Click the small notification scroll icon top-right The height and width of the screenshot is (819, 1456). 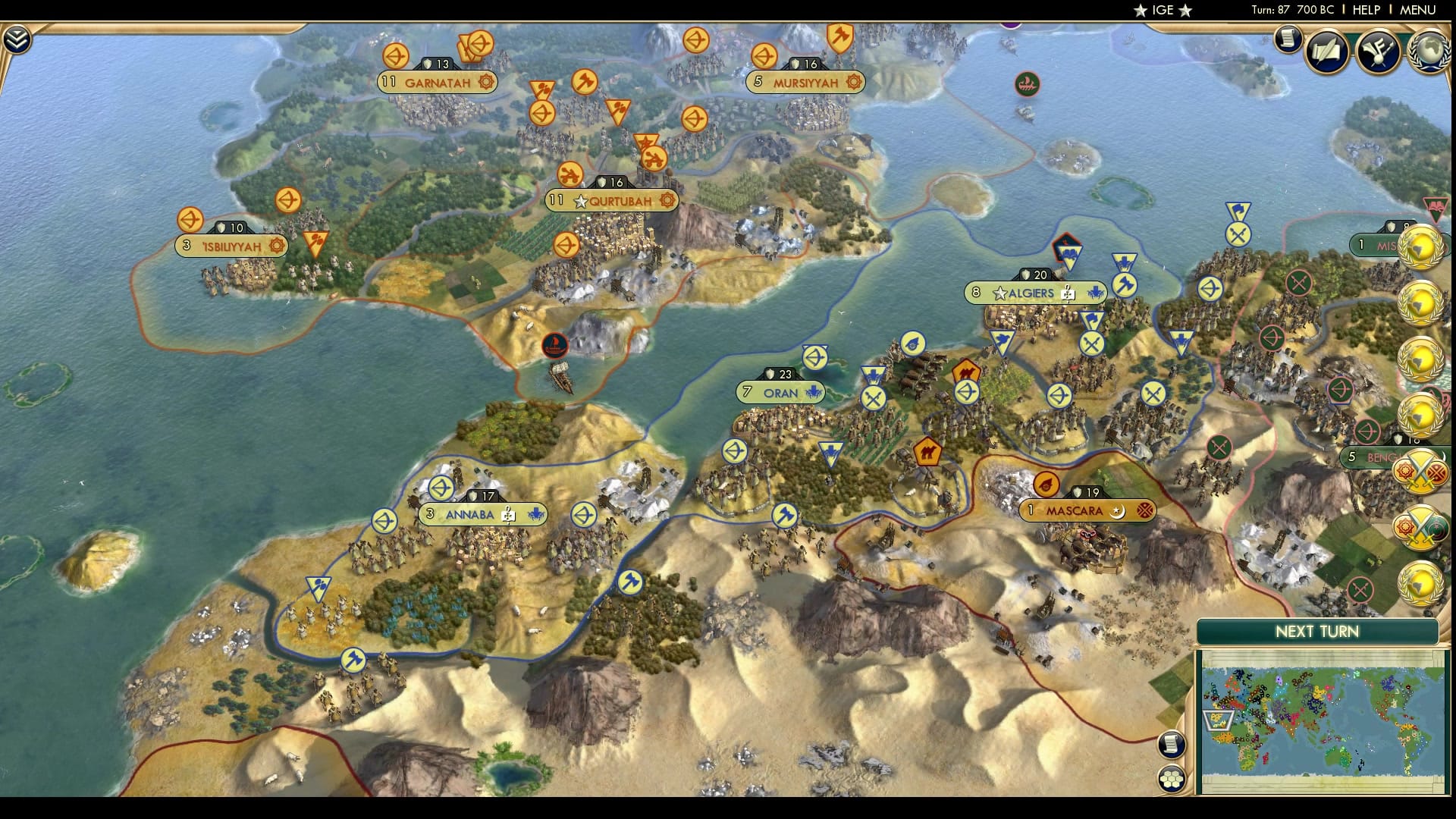[1287, 39]
